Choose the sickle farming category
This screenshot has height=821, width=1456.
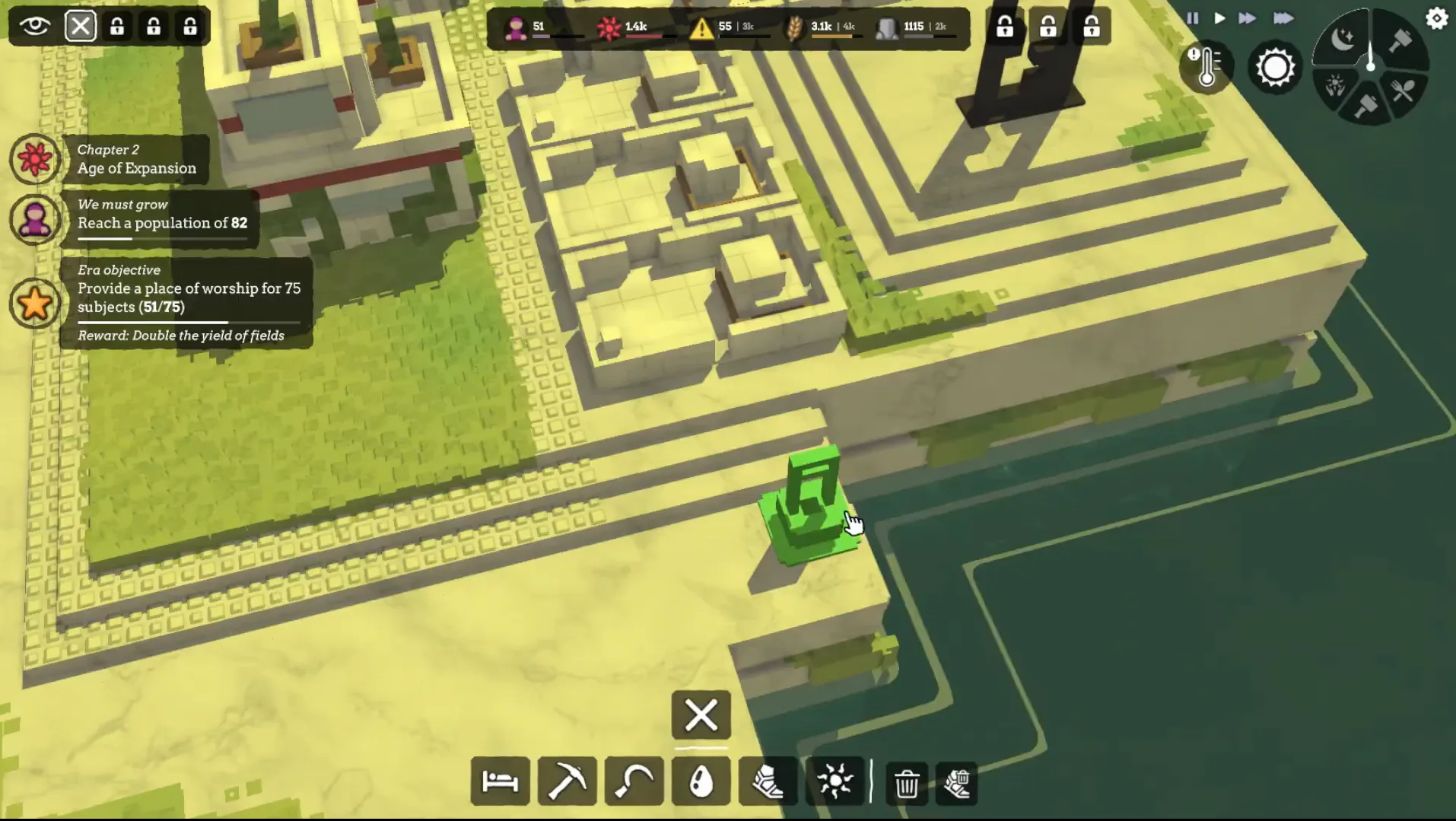pyautogui.click(x=634, y=781)
